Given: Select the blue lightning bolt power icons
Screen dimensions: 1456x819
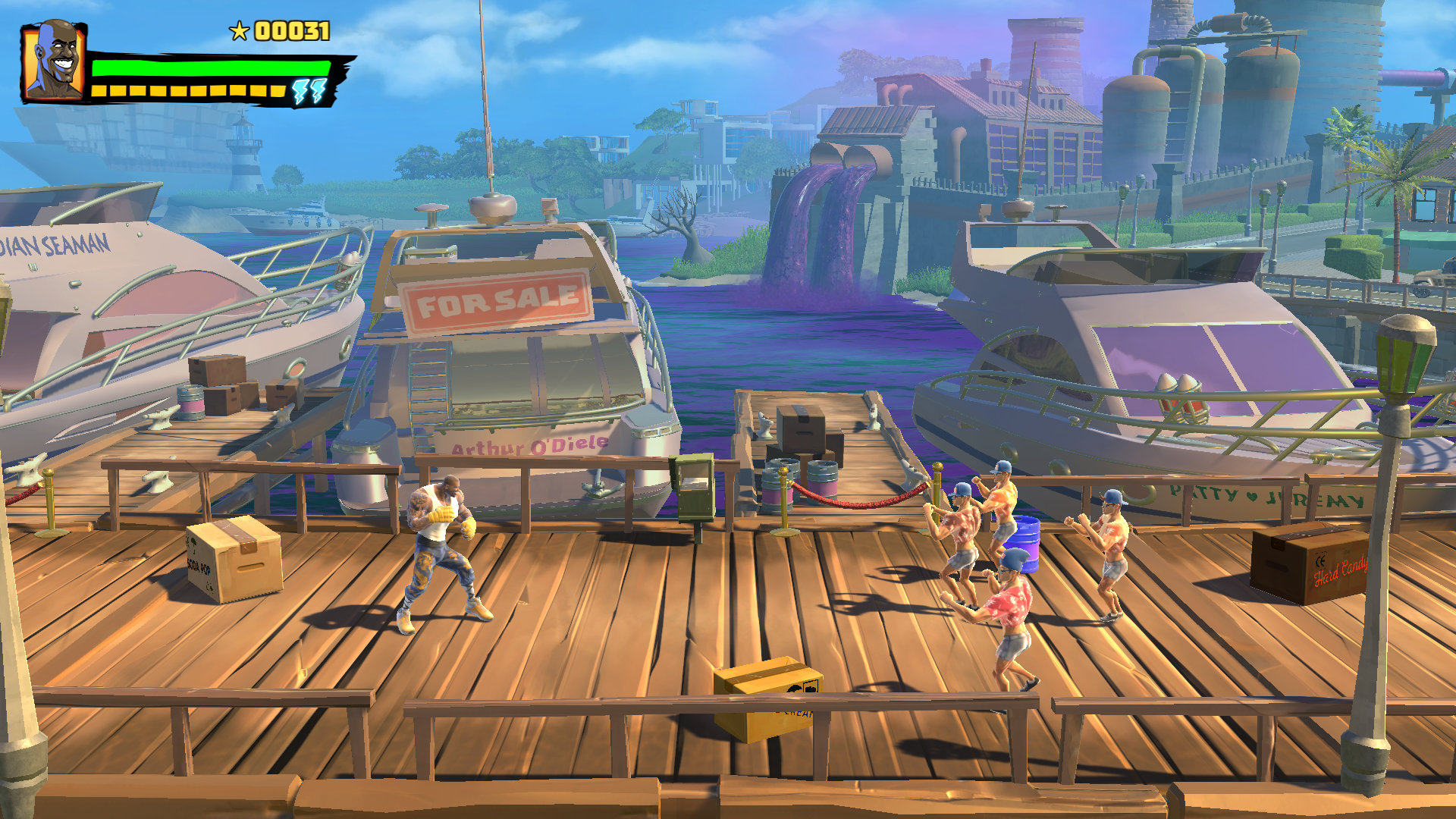Looking at the screenshot, I should pyautogui.click(x=309, y=91).
